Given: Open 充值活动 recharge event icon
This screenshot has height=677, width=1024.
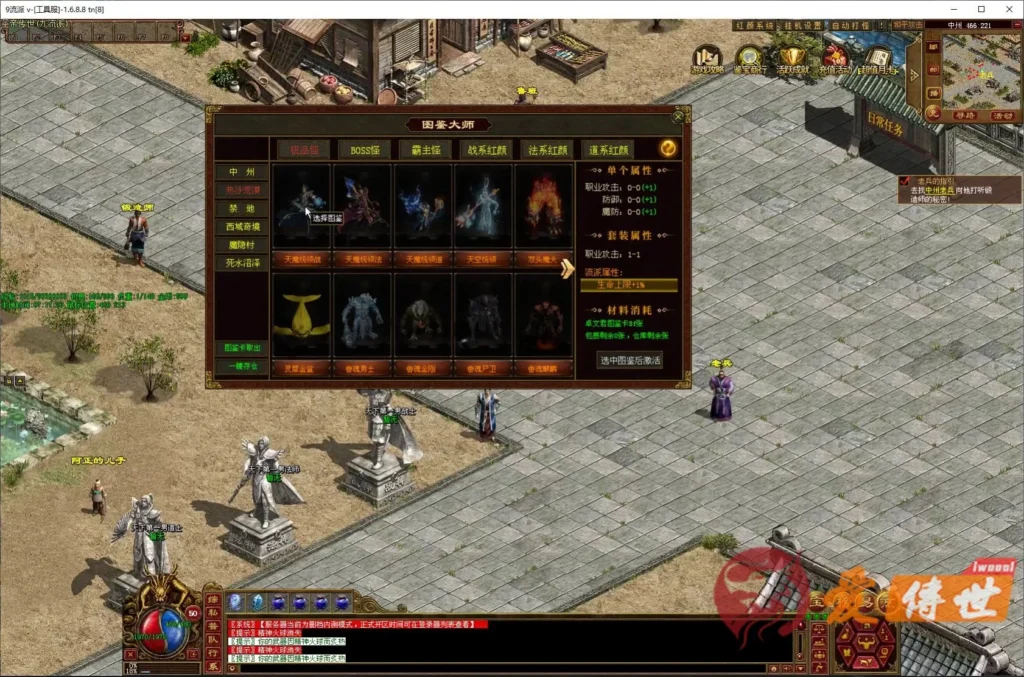Looking at the screenshot, I should (835, 57).
